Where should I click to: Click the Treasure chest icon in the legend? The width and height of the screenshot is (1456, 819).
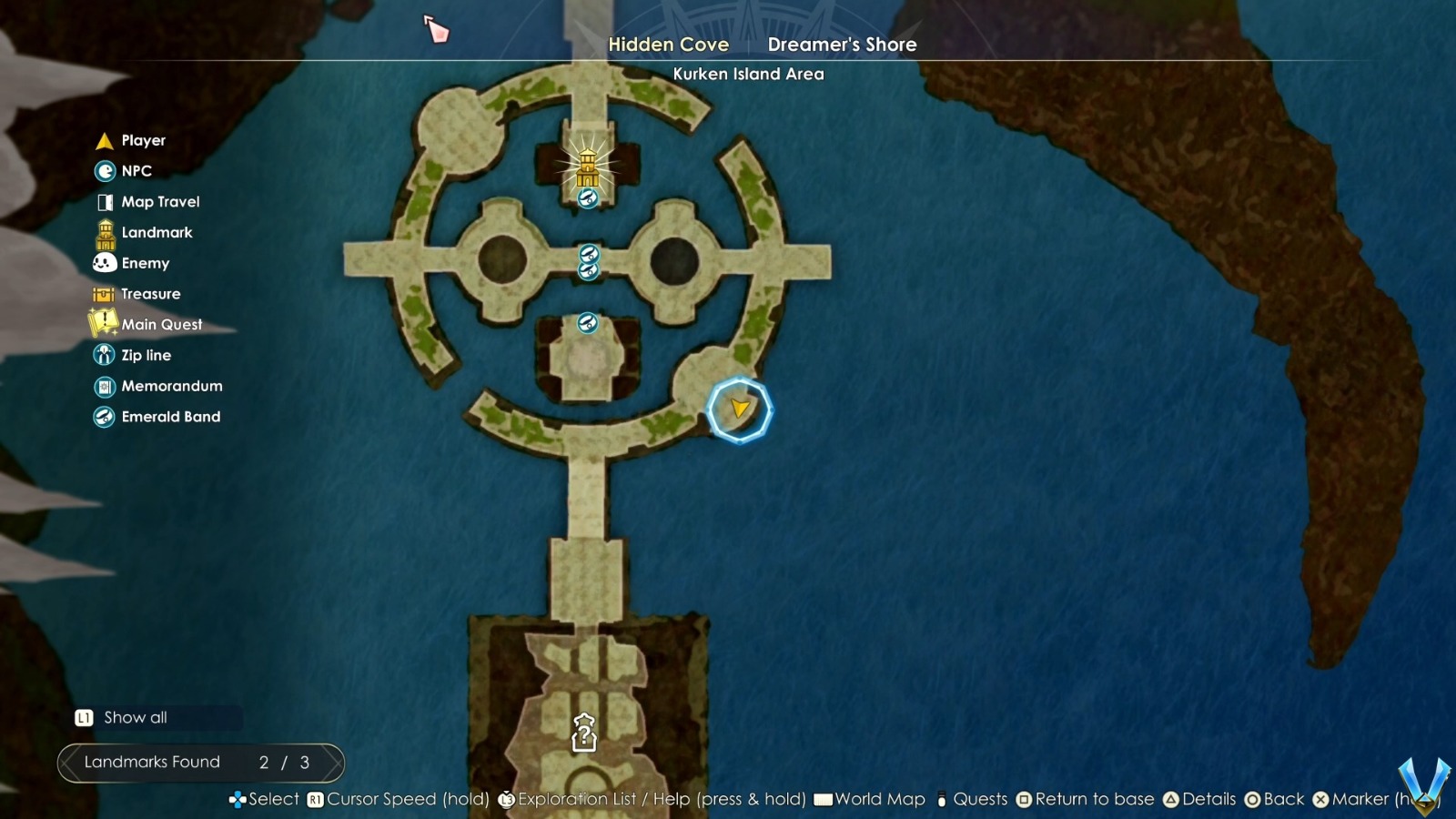[x=105, y=293]
